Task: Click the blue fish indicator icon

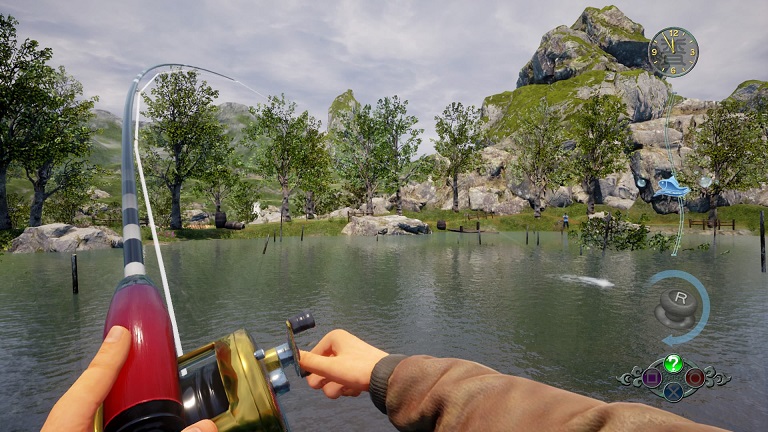Action: click(674, 186)
